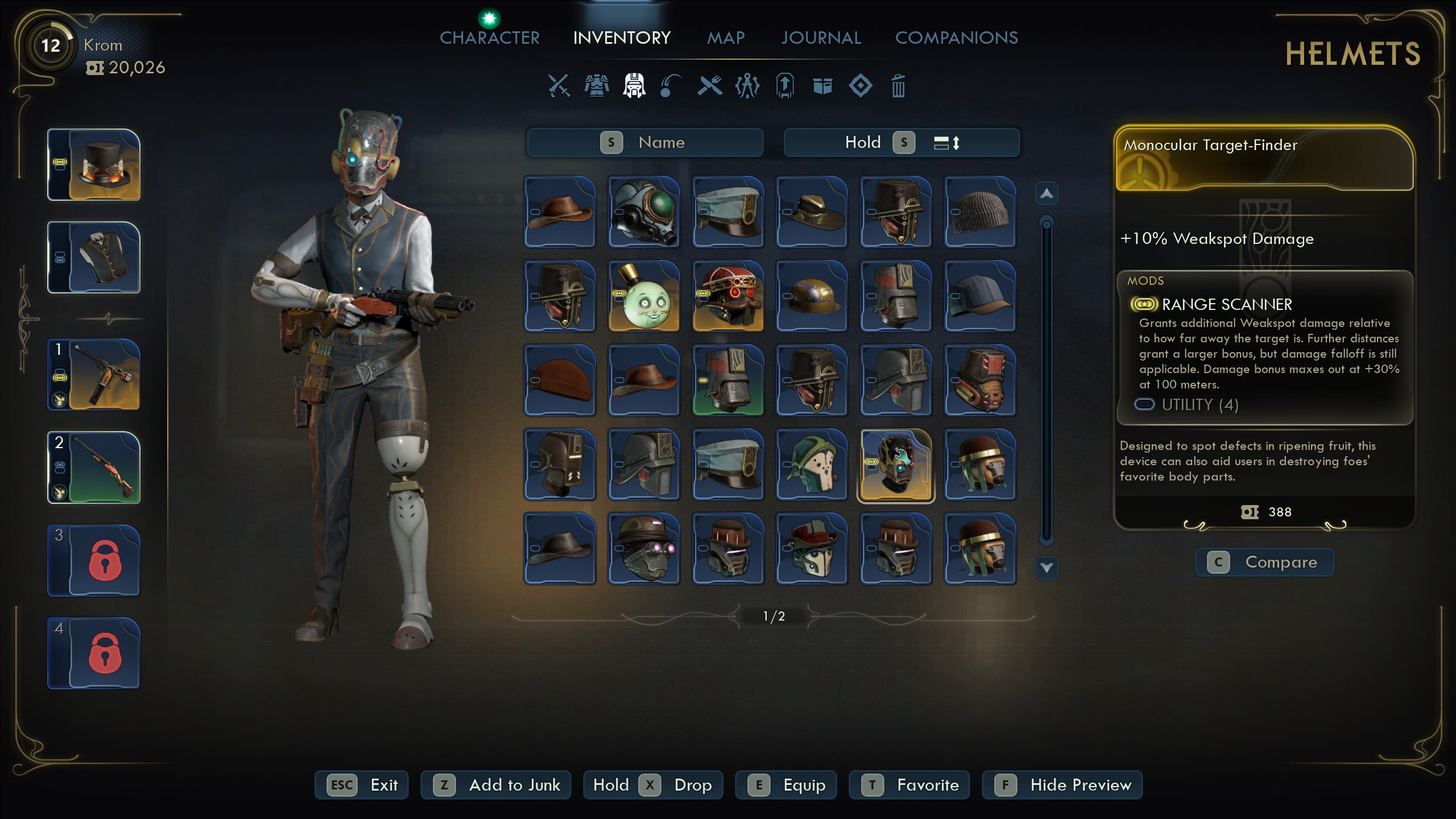This screenshot has height=819, width=1456.
Task: Select the green-faced moon head helmet
Action: tap(644, 296)
